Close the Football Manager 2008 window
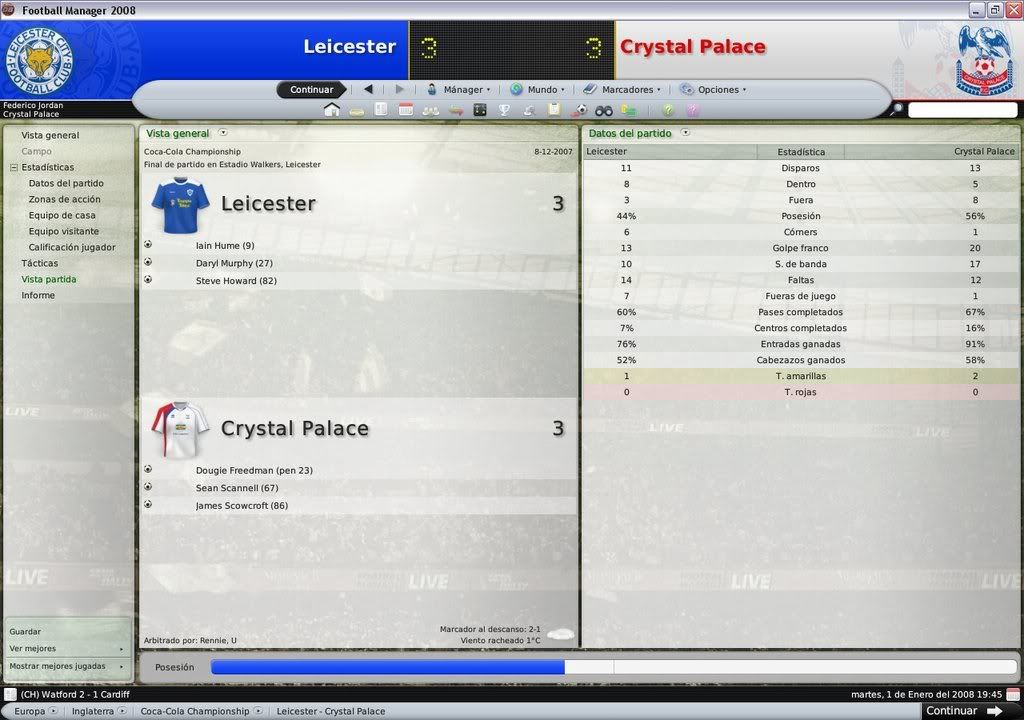This screenshot has height=720, width=1024. tap(1012, 10)
